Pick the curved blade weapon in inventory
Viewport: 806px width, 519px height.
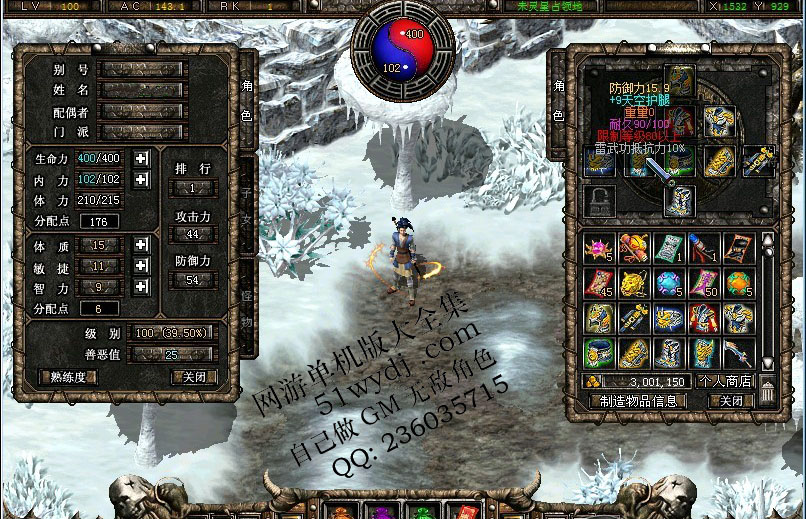tap(736, 352)
